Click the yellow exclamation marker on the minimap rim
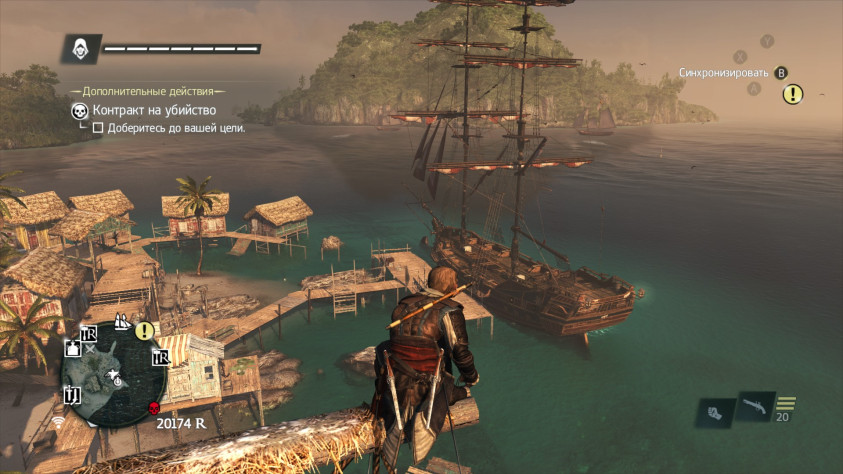This screenshot has height=474, width=843. (145, 330)
